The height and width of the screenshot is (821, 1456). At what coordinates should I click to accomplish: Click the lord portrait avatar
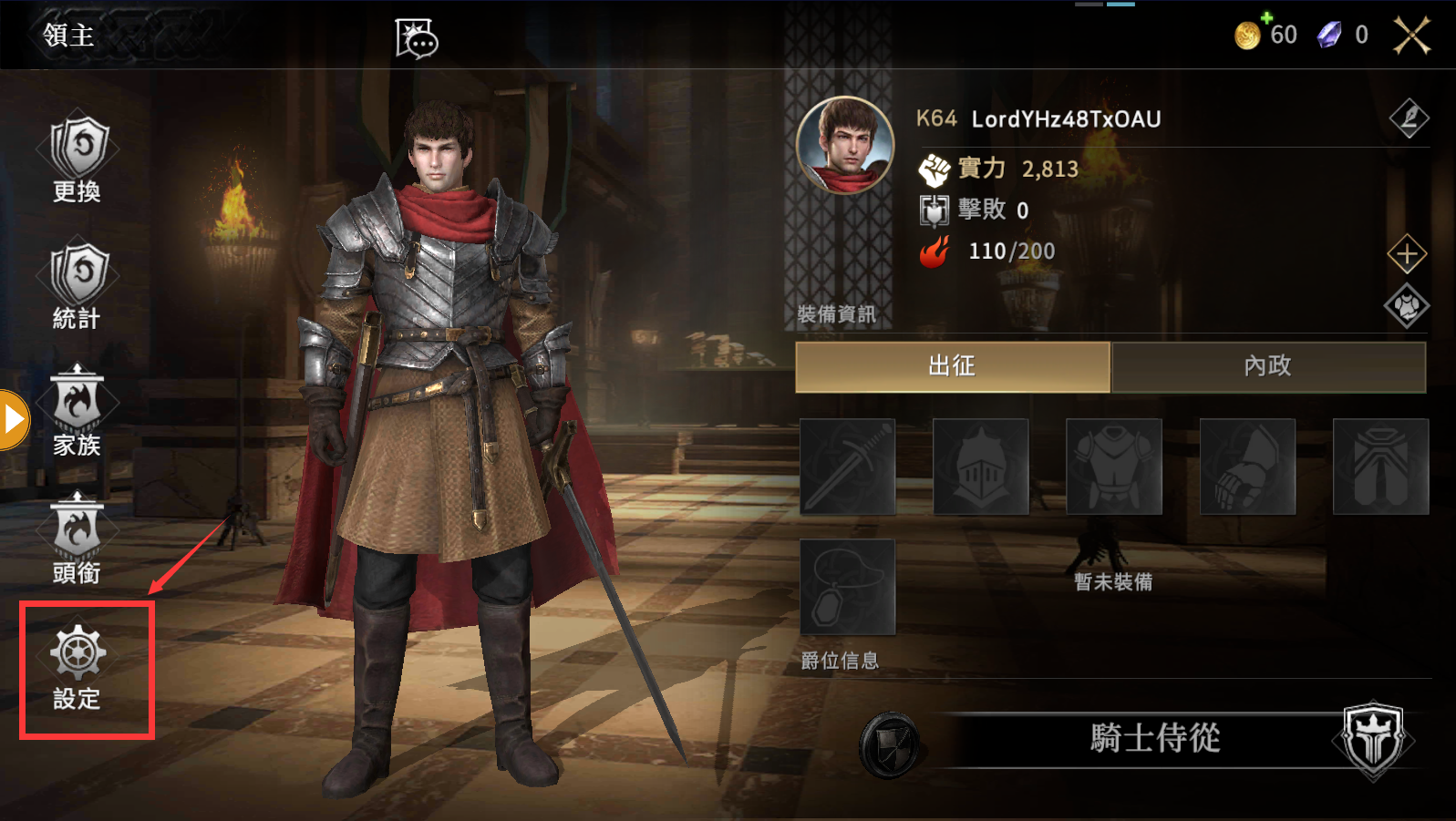click(x=845, y=145)
